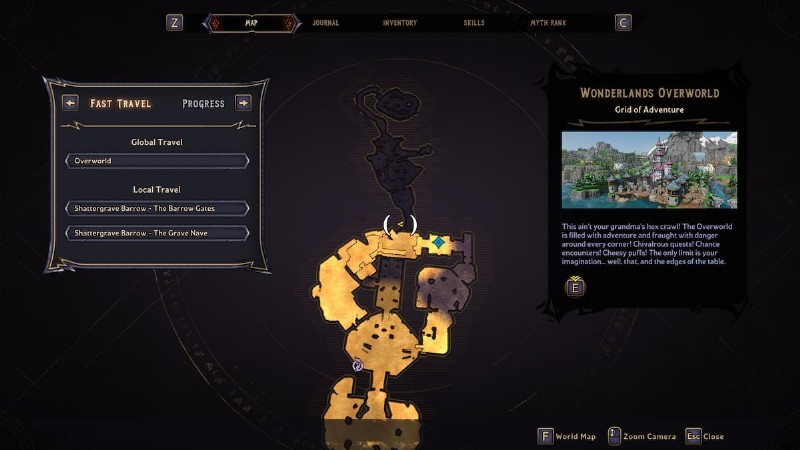The height and width of the screenshot is (450, 800).
Task: Select Shattergrave Barrow - The Grave Nave destination
Action: tap(157, 233)
